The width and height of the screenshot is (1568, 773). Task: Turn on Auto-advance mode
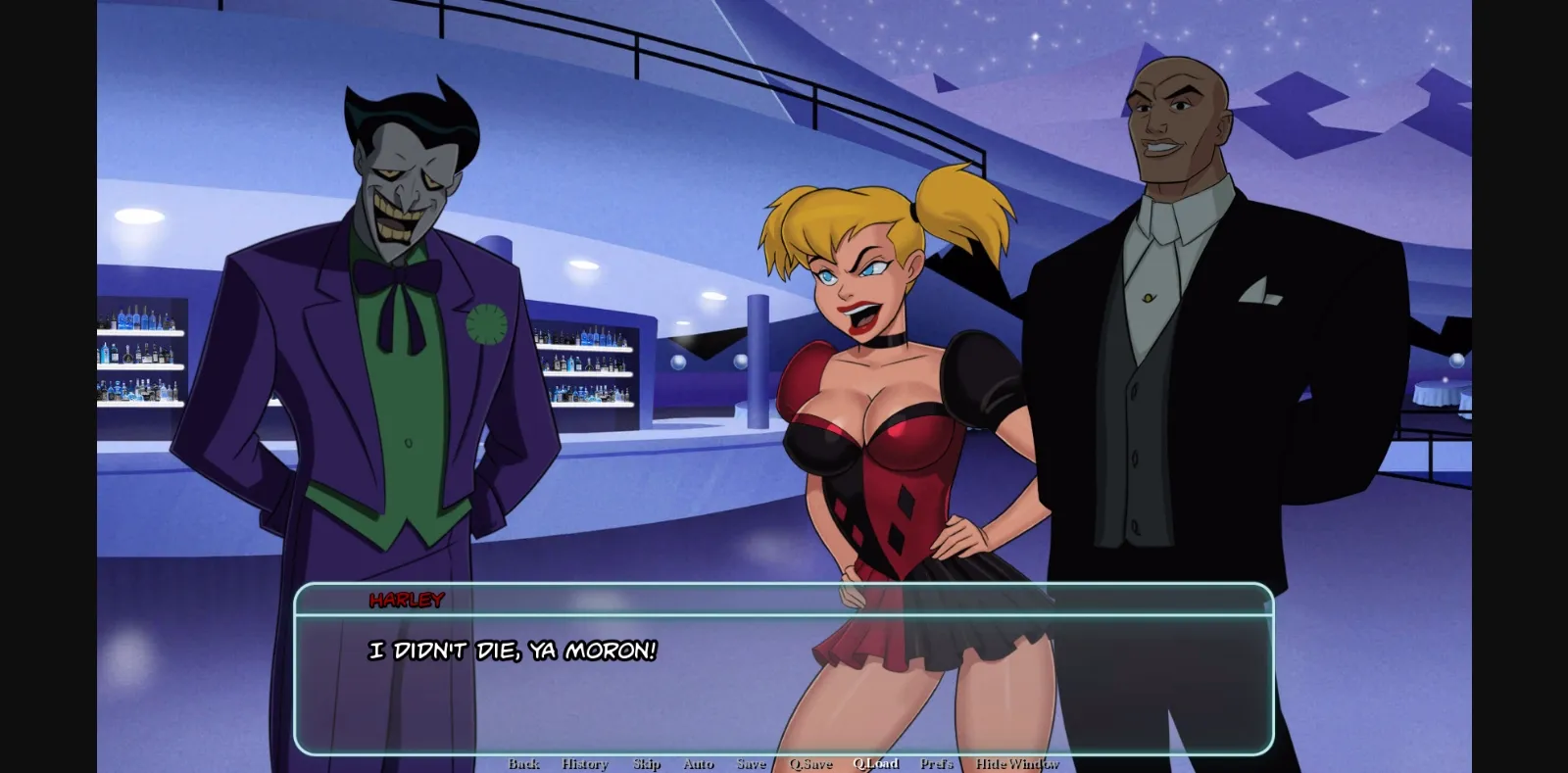[x=698, y=763]
